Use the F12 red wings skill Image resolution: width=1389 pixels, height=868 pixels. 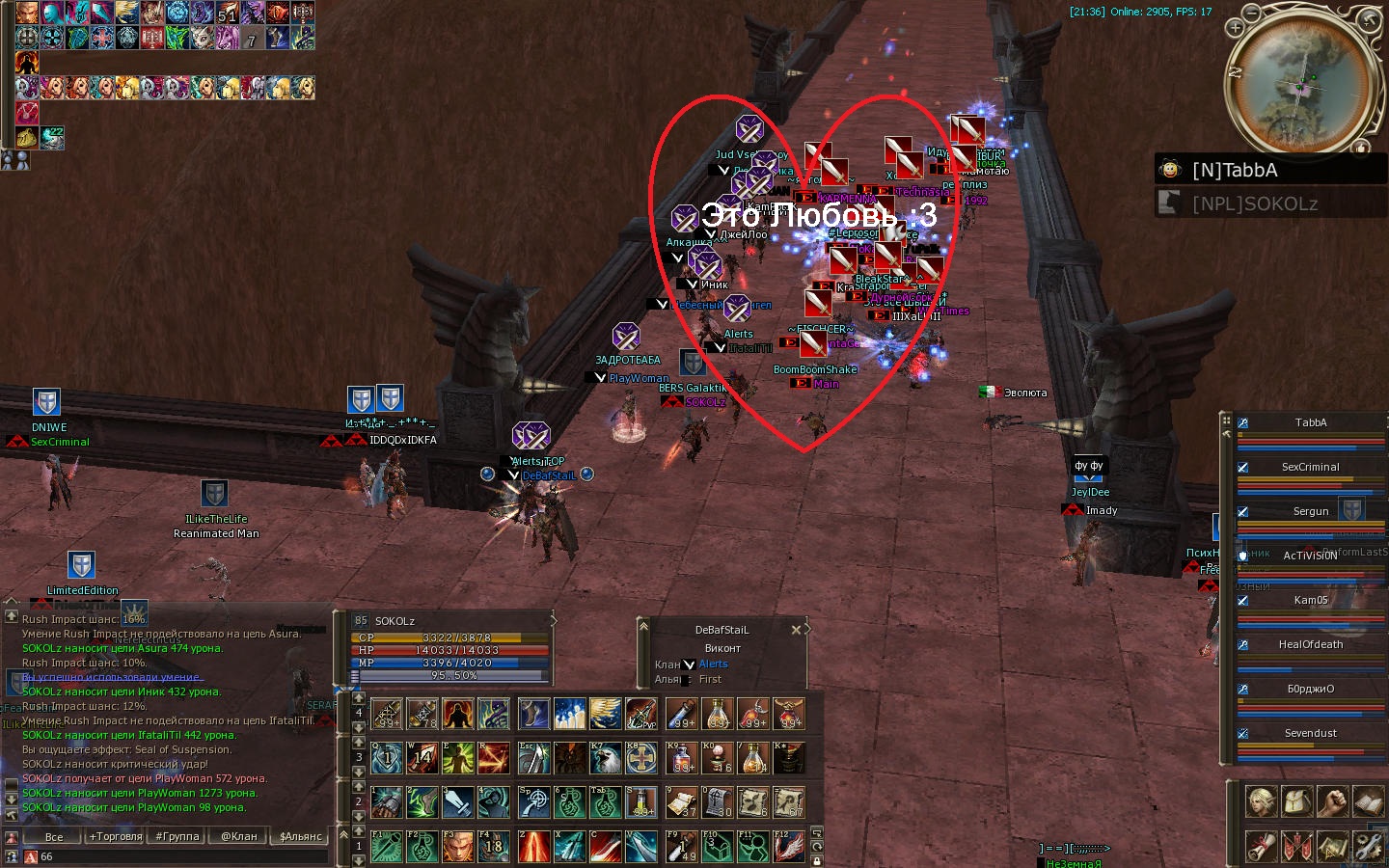click(x=789, y=847)
